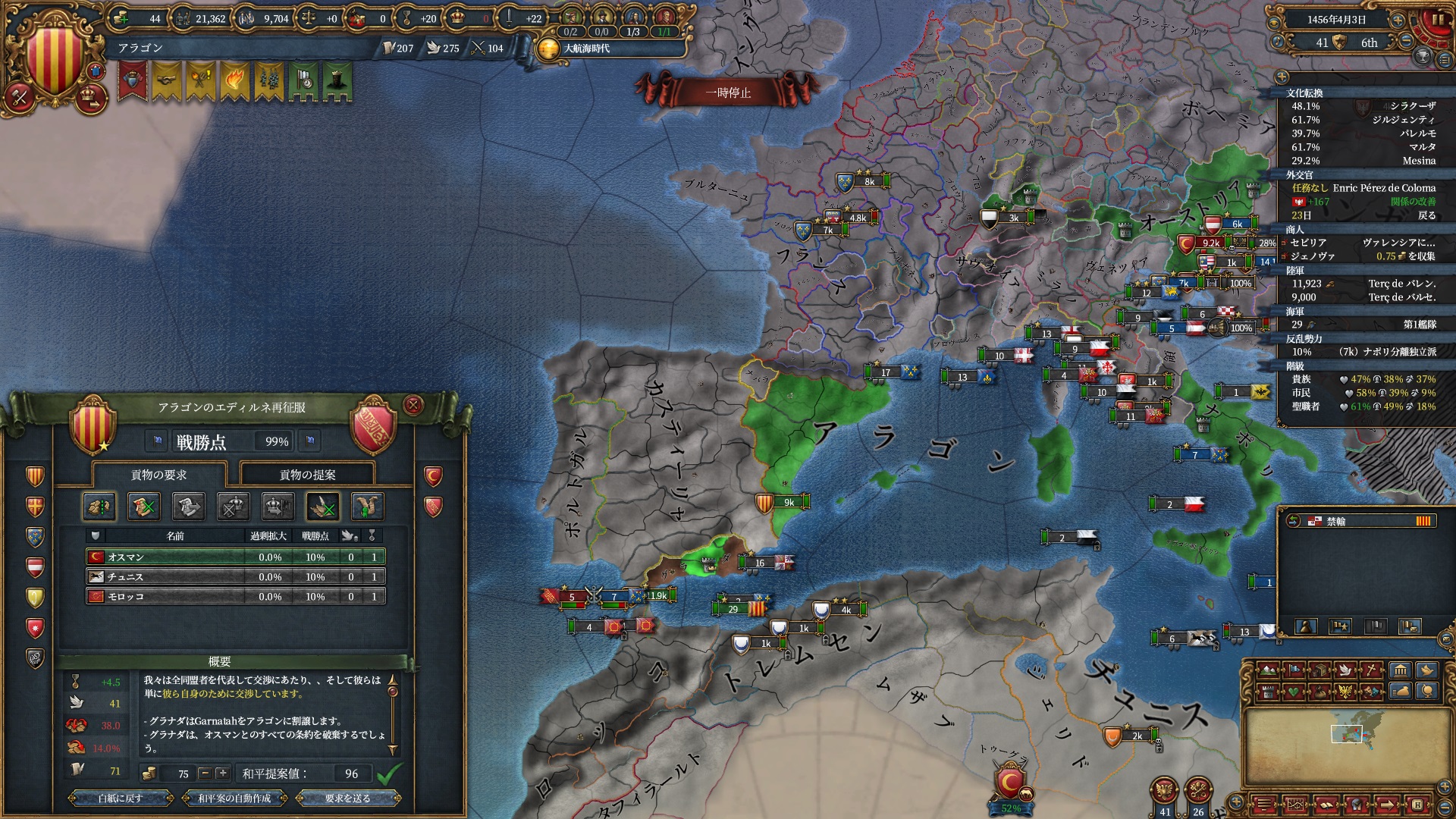This screenshot has width=1456, height=819.
Task: Select the 11,923 Terç de バレン army entry
Action: pos(1363,284)
